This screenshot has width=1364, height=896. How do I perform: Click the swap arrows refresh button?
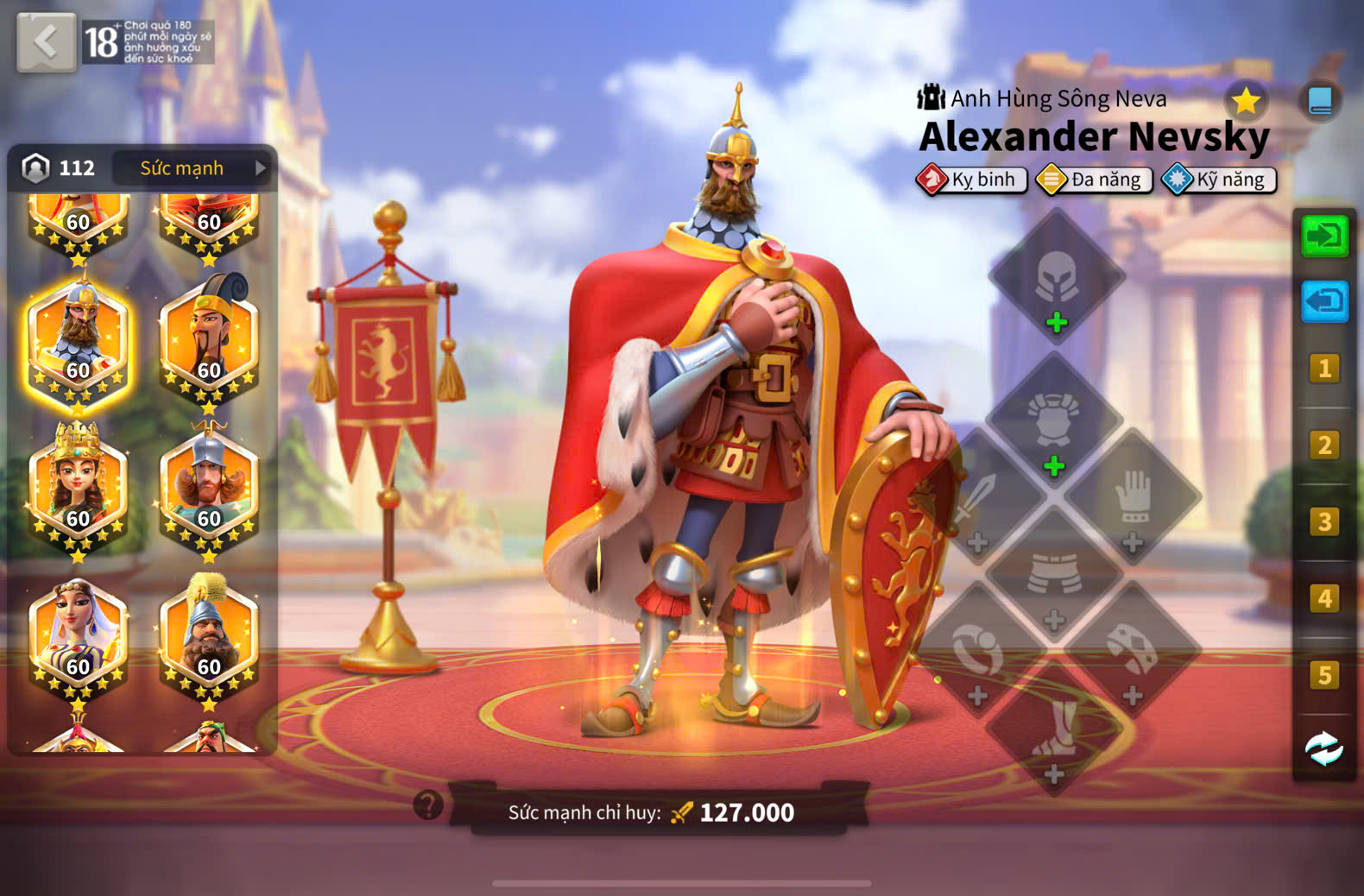[1324, 748]
